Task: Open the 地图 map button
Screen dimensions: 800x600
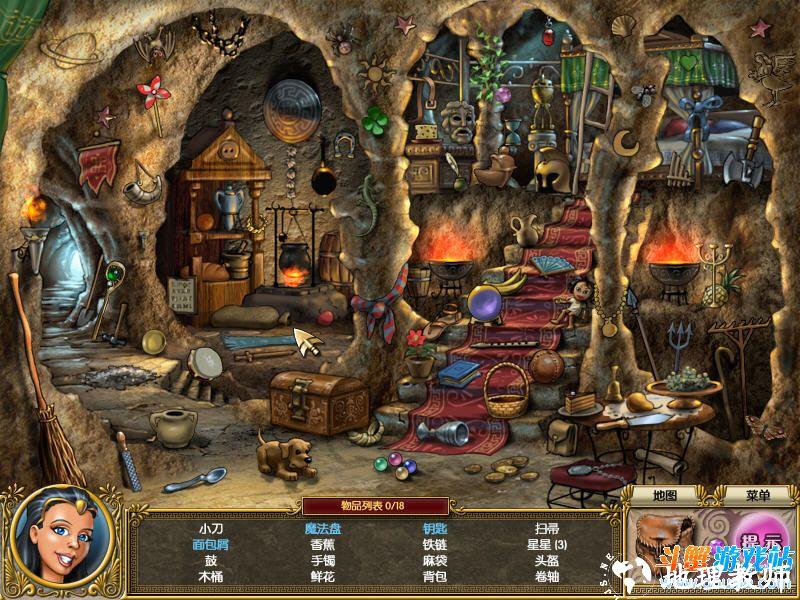Action: coord(665,495)
